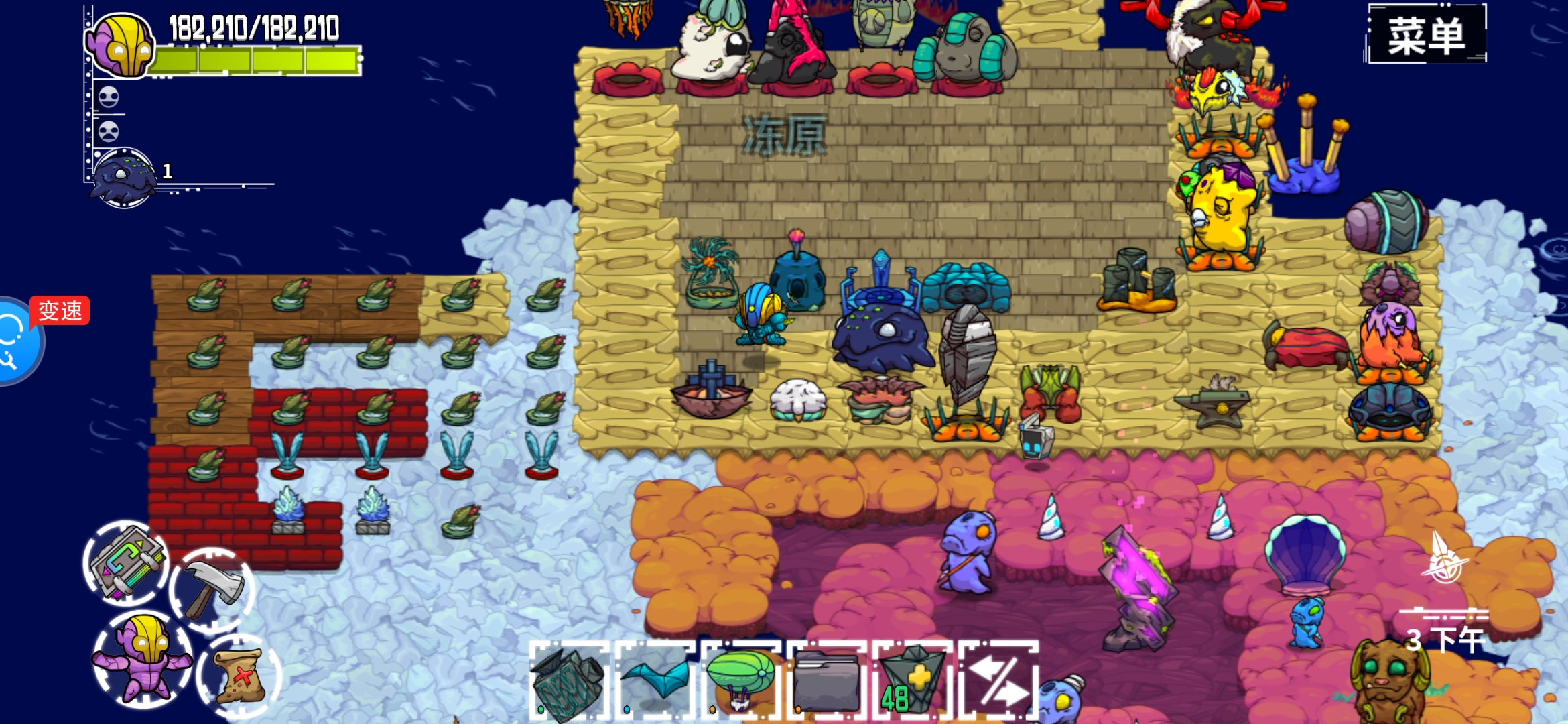The width and height of the screenshot is (1568, 724).
Task: Choose the gray folder hotbar slot
Action: [x=828, y=680]
